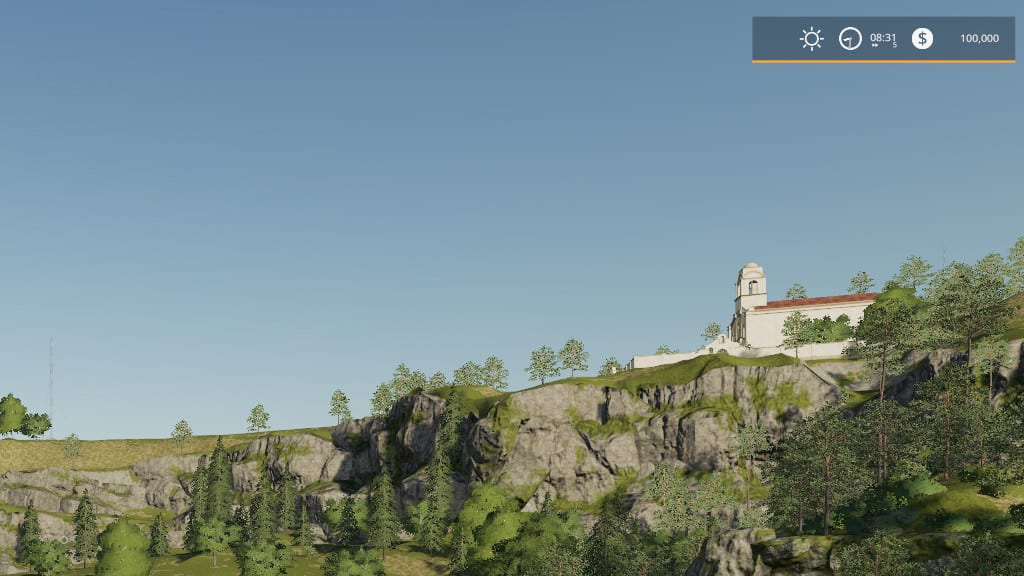1024x576 pixels.
Task: Click the sun weather icon
Action: (x=811, y=39)
